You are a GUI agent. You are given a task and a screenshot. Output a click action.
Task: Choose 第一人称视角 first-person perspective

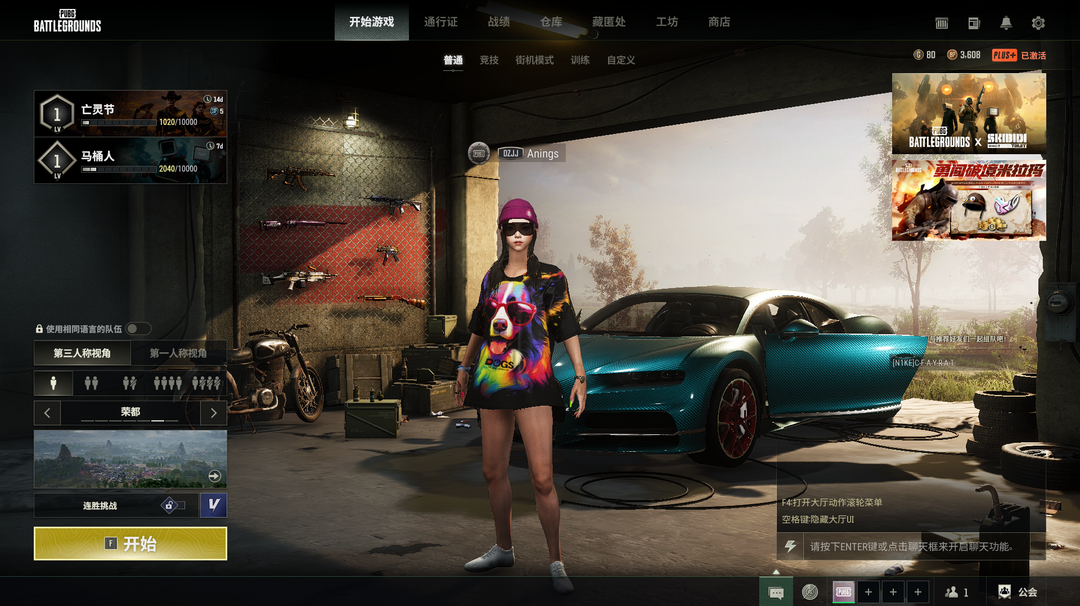tap(179, 353)
